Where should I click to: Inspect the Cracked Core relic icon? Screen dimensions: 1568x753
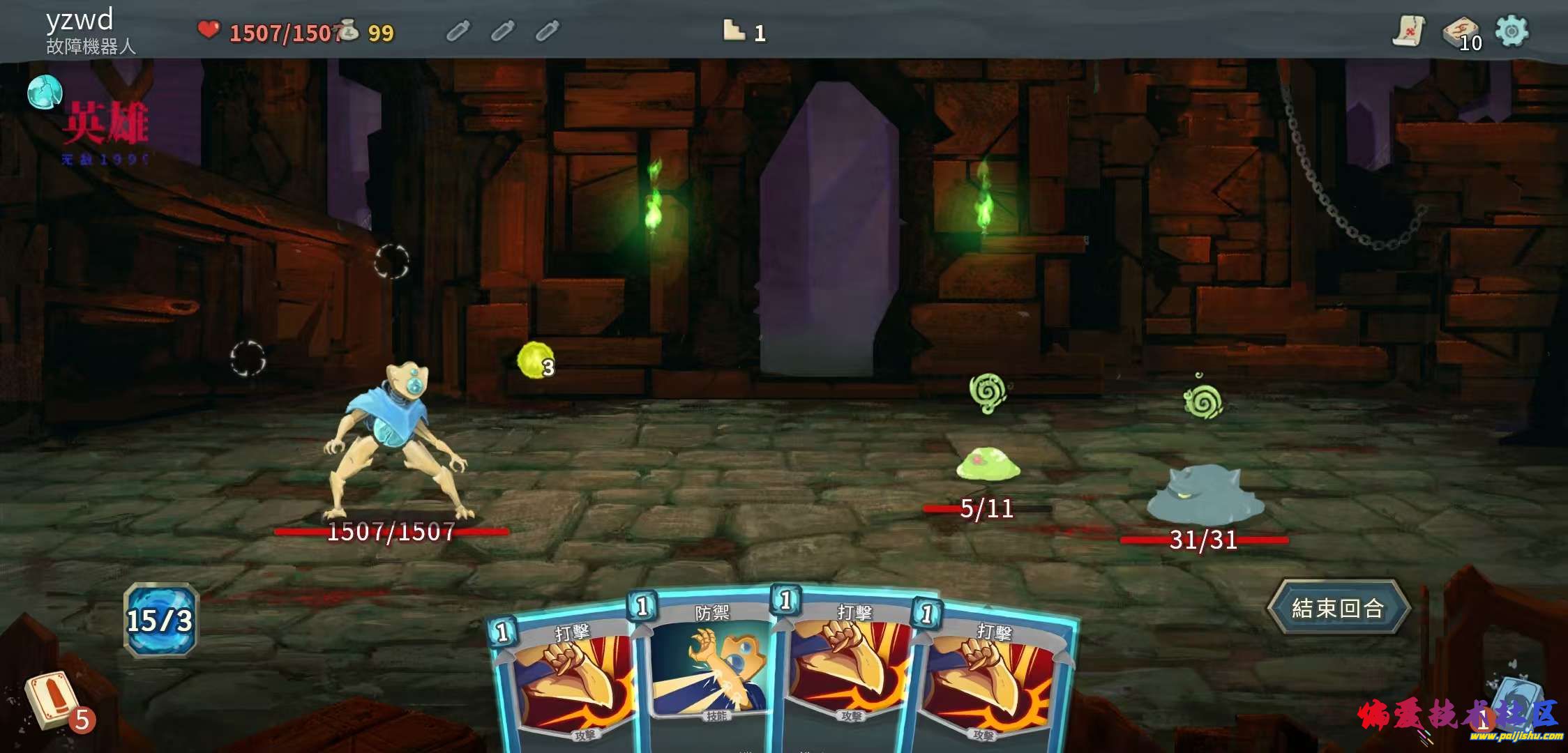pos(45,92)
